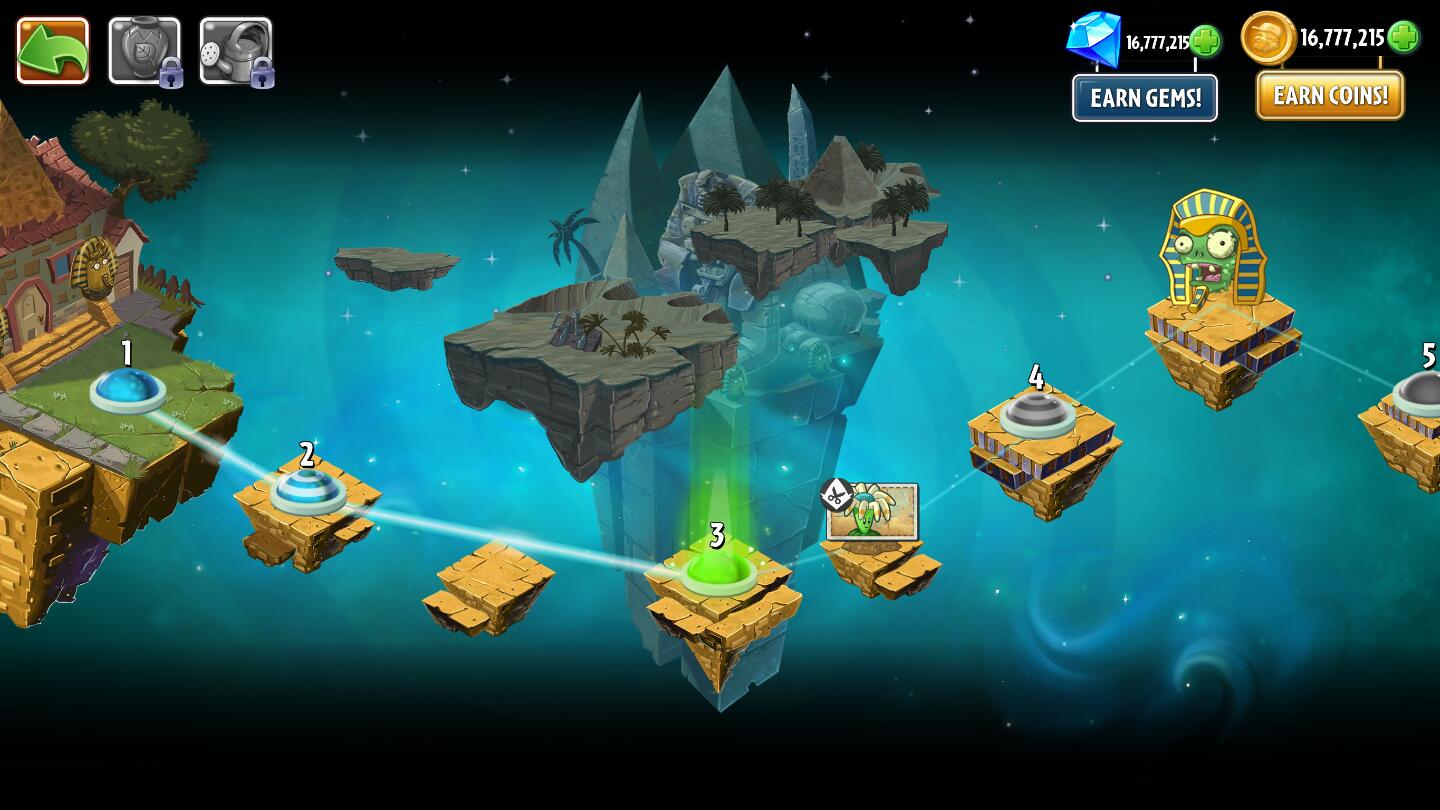Viewport: 1440px width, 810px height.
Task: Select the locked Vasebreaker vase icon
Action: click(x=146, y=50)
